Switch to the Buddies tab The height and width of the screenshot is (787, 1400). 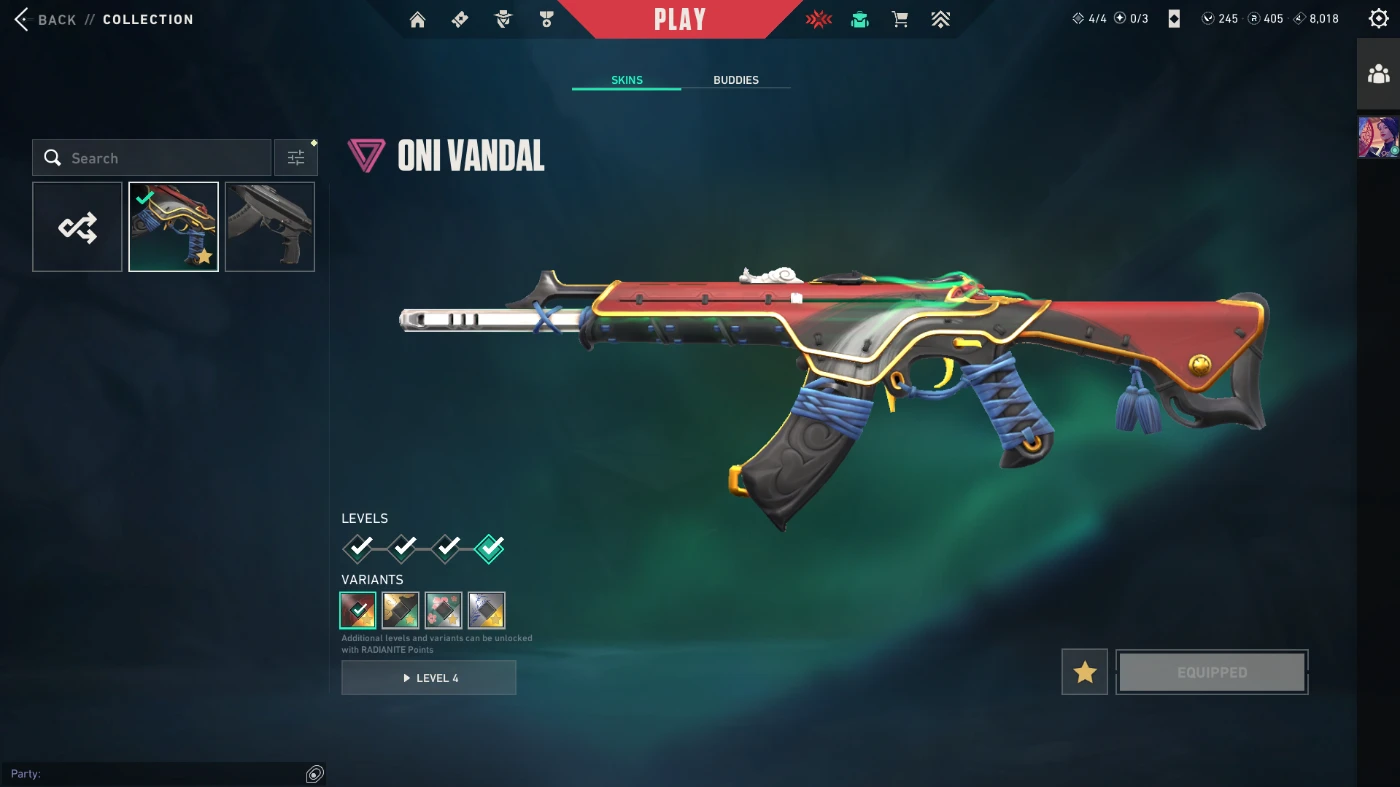pos(736,80)
